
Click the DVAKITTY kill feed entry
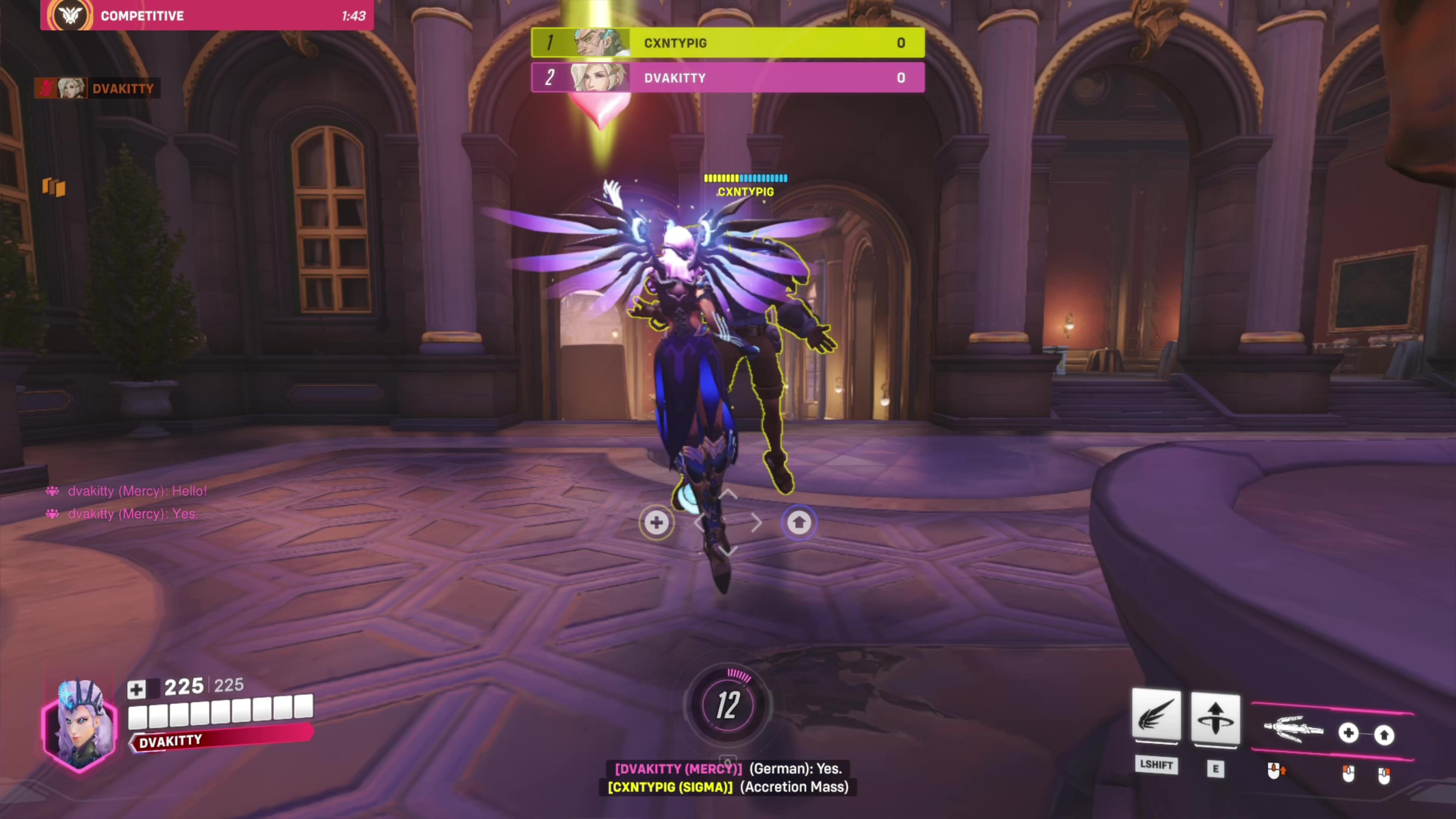97,88
